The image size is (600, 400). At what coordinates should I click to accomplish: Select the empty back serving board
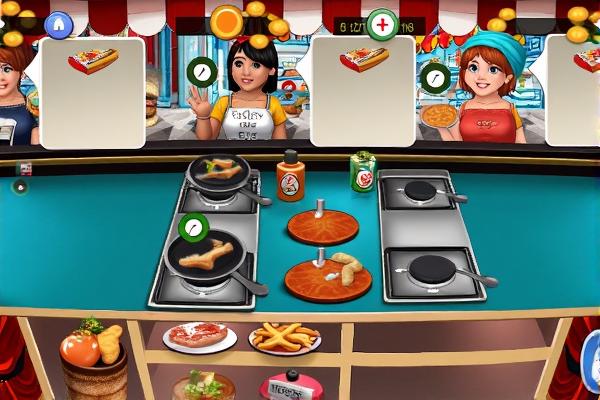[x=322, y=225]
